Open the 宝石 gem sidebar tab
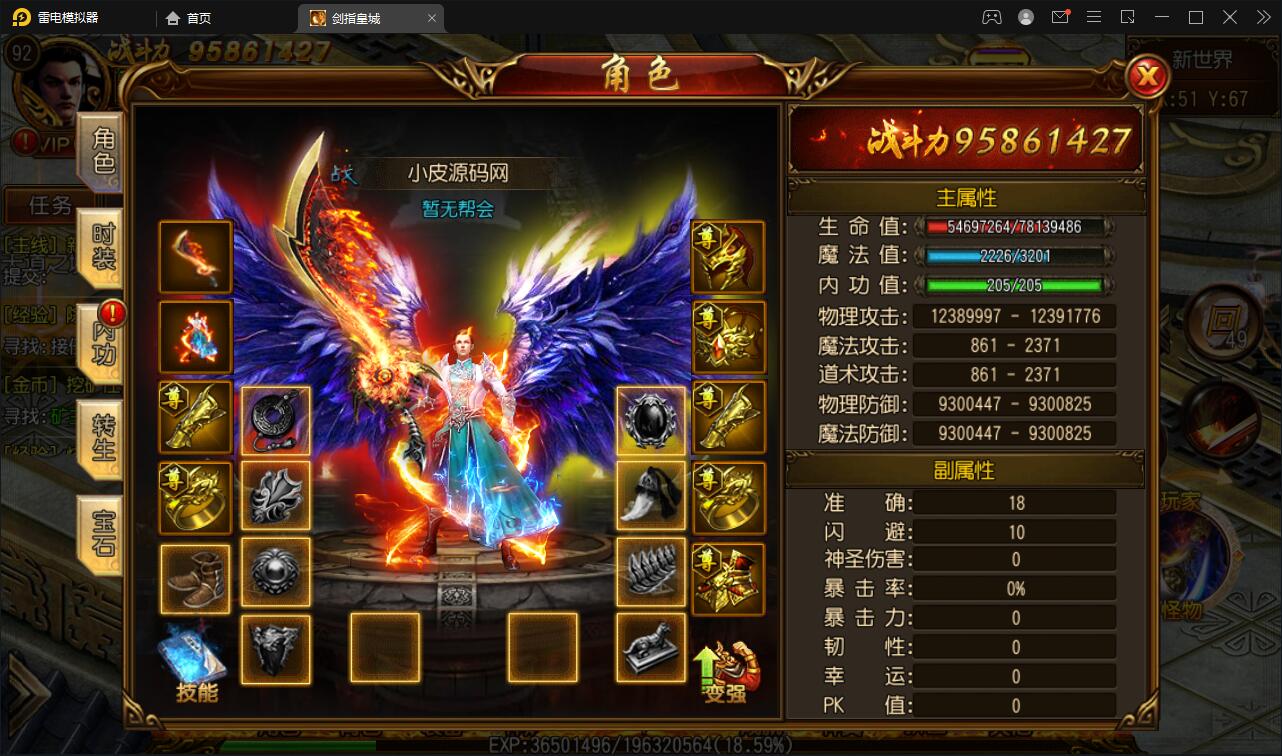The width and height of the screenshot is (1282, 756). 103,533
